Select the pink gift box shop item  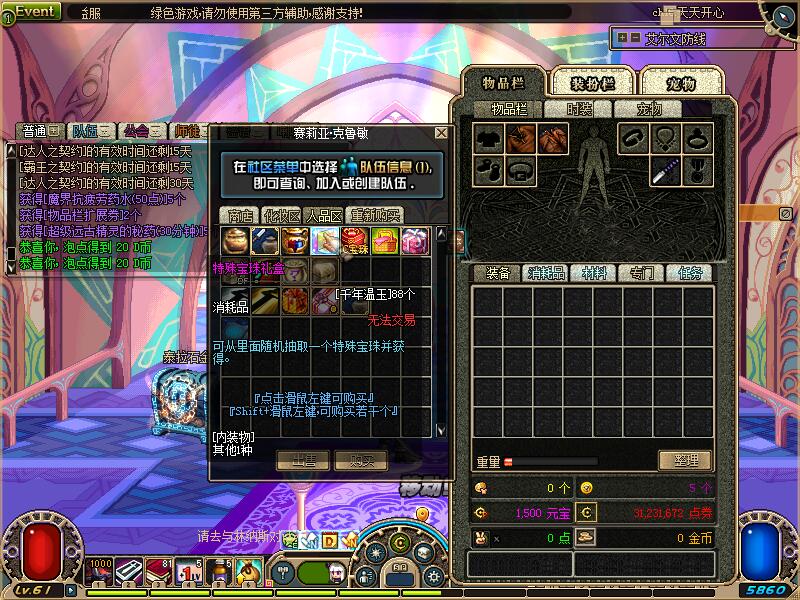[414, 240]
